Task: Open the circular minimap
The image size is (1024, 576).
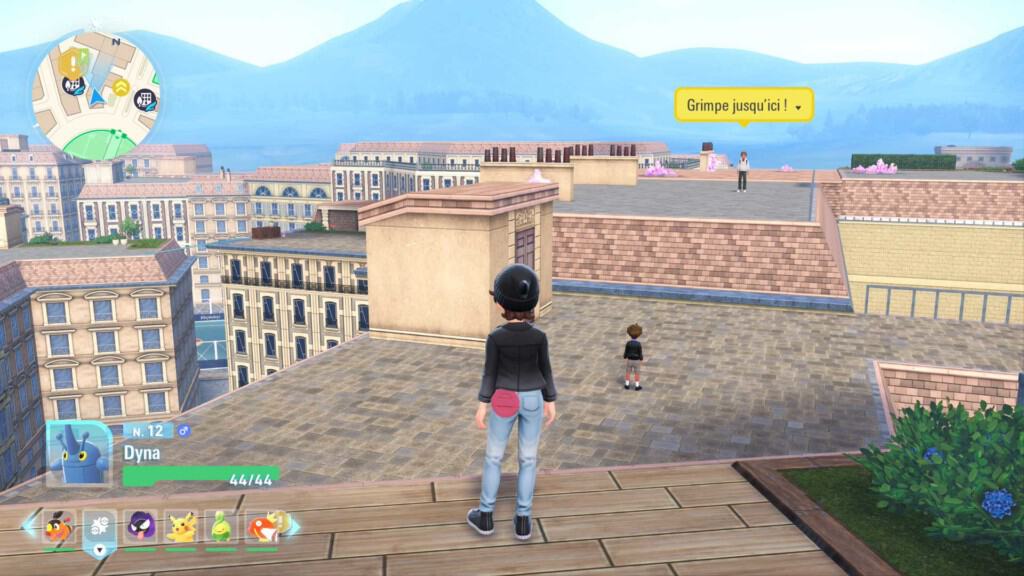Action: click(x=96, y=95)
